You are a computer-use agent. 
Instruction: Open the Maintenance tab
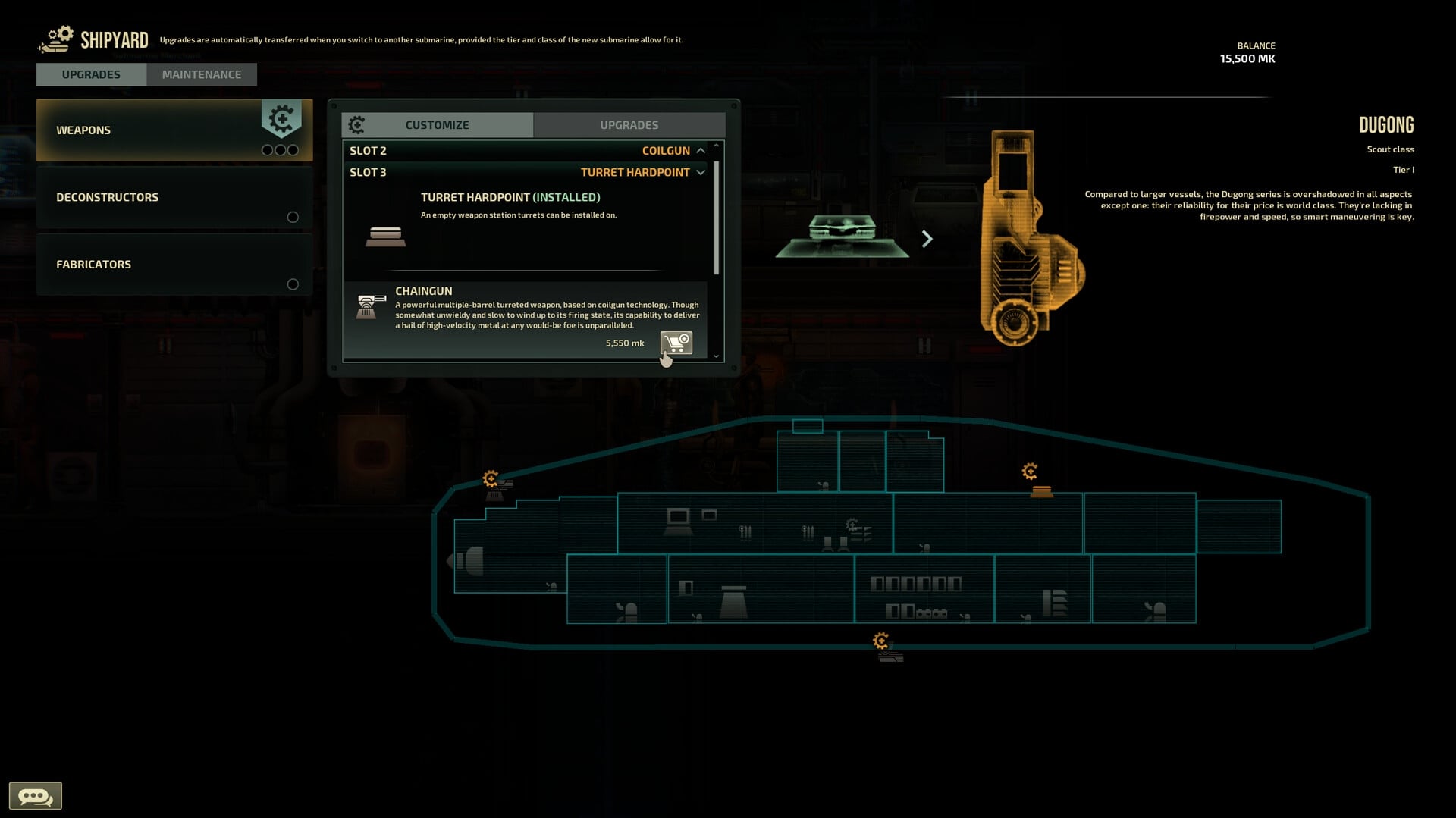pyautogui.click(x=201, y=74)
